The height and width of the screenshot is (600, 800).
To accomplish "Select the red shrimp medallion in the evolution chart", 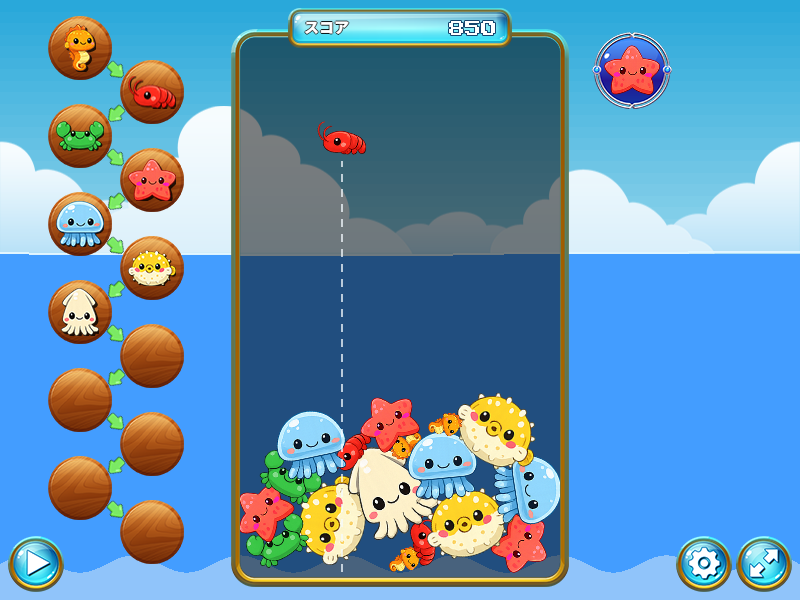I will (152, 92).
